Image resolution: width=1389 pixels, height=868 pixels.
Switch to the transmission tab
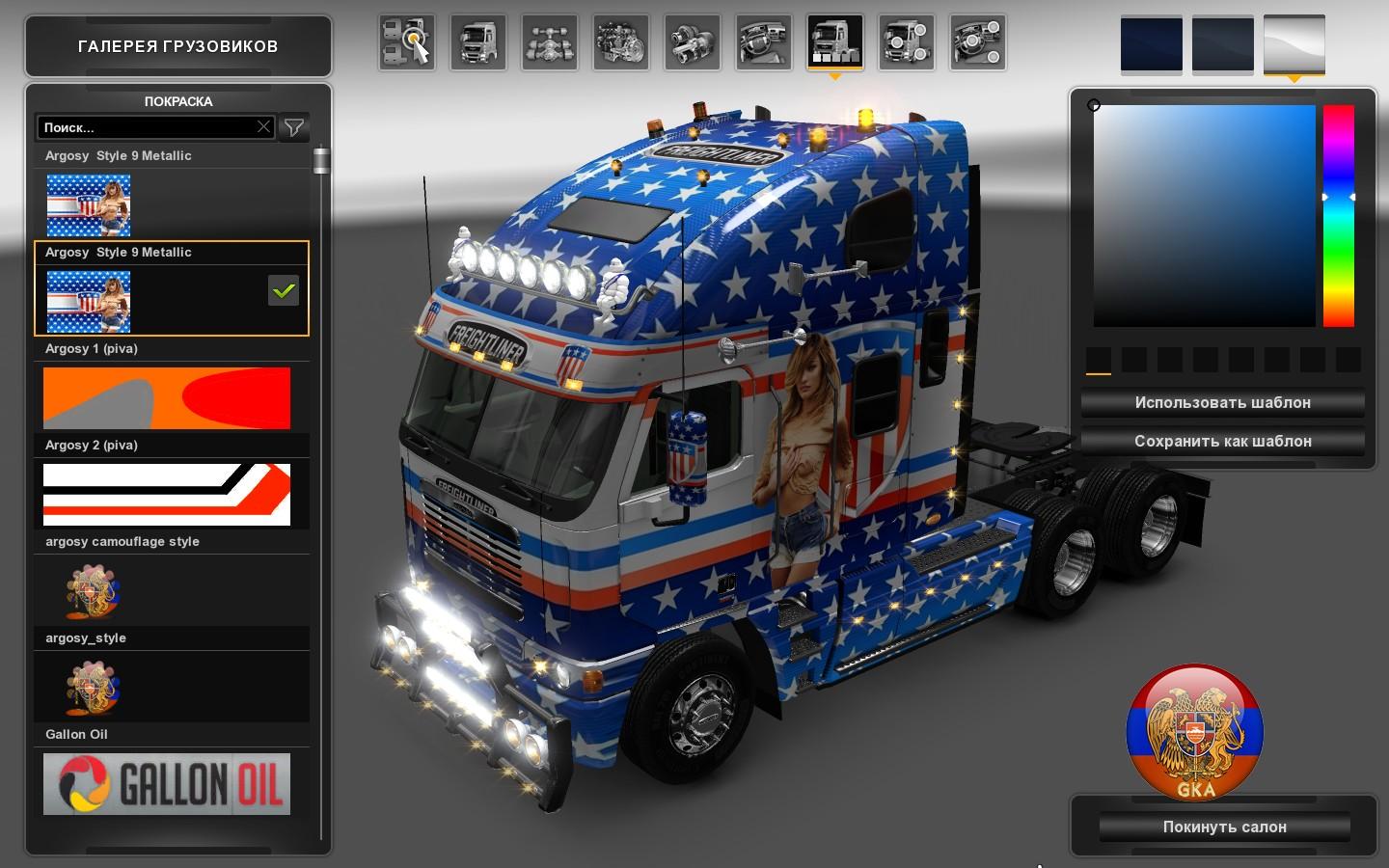pos(692,42)
